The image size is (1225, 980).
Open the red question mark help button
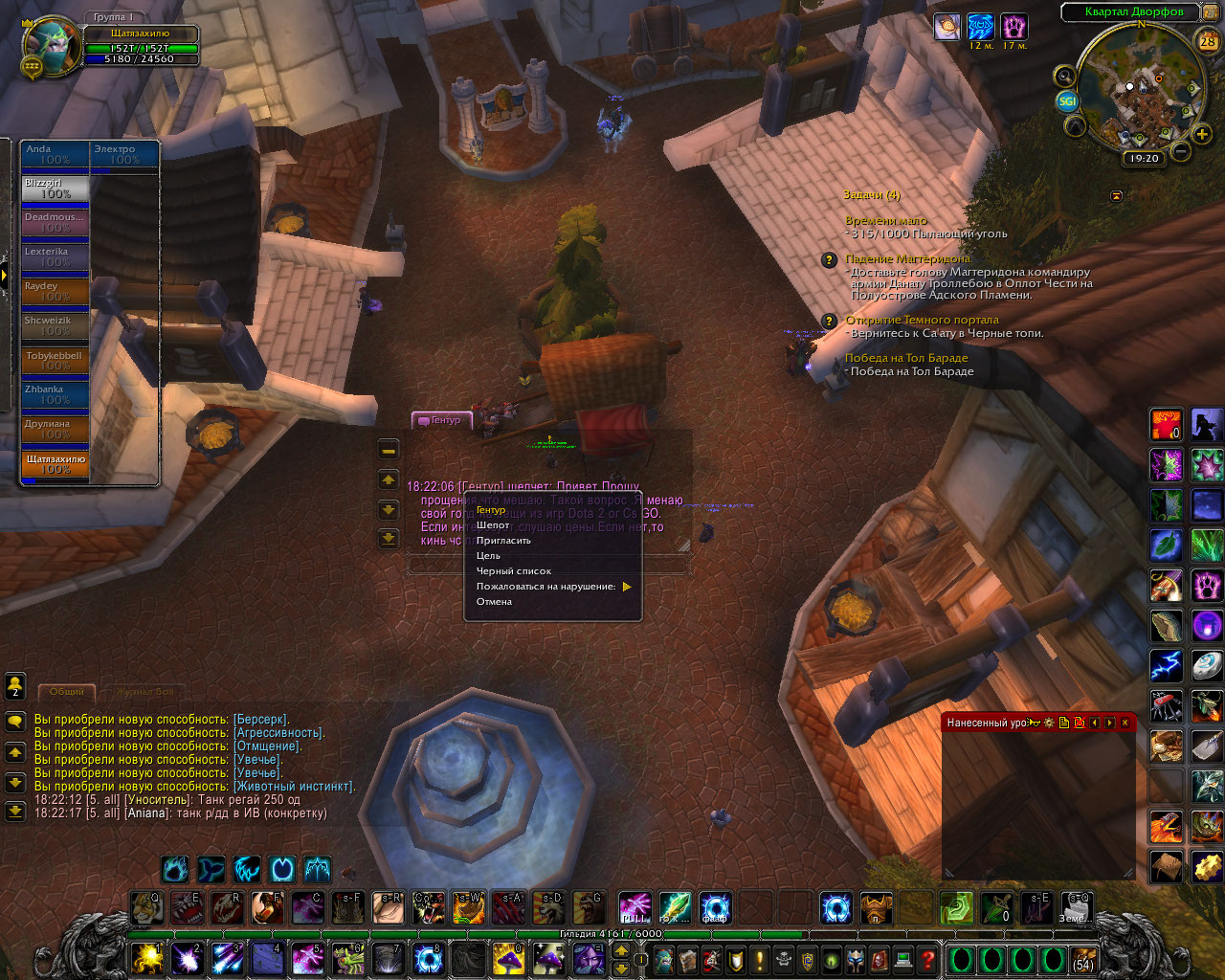coord(927,958)
